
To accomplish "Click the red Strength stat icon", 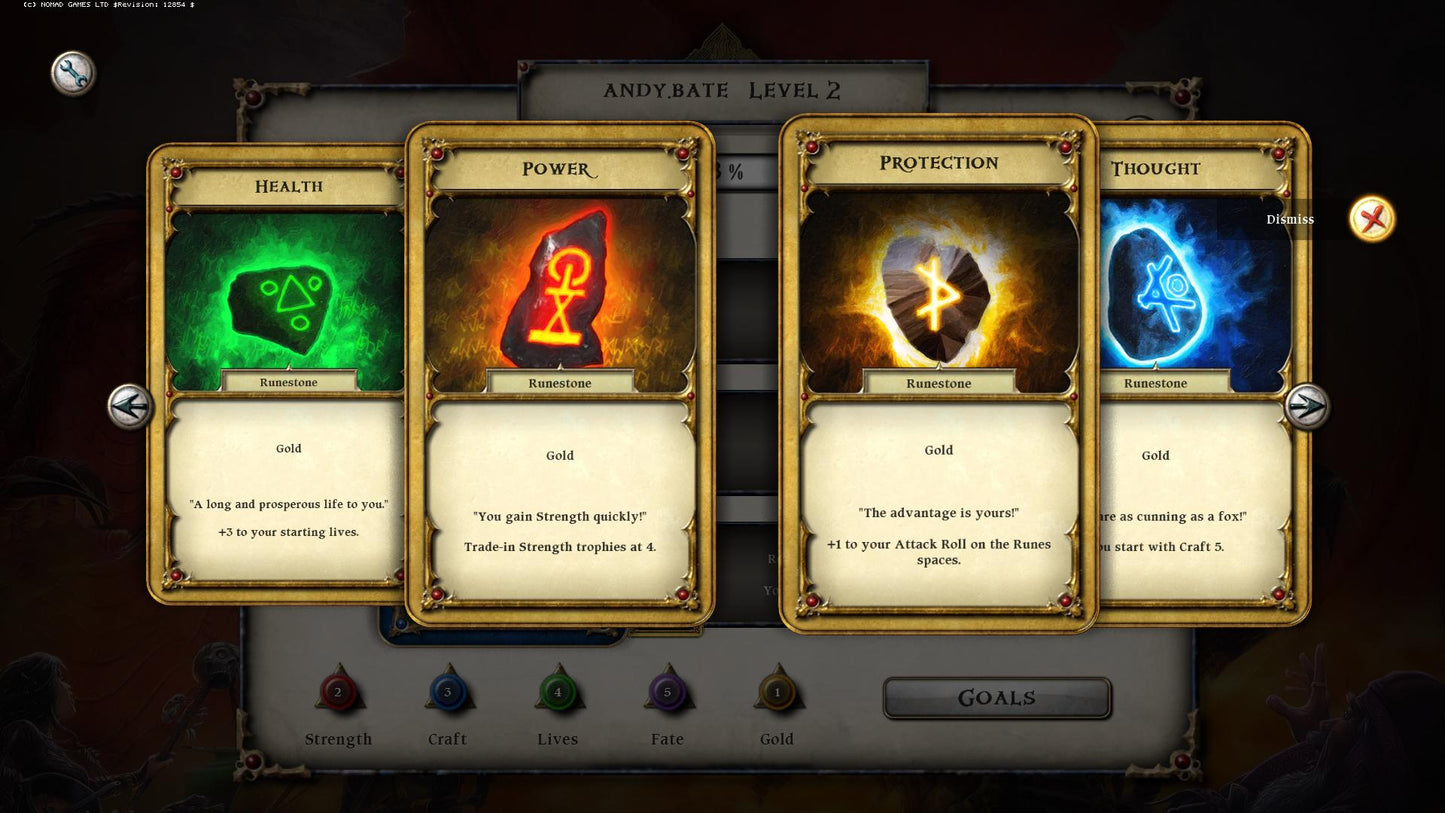I will [338, 691].
